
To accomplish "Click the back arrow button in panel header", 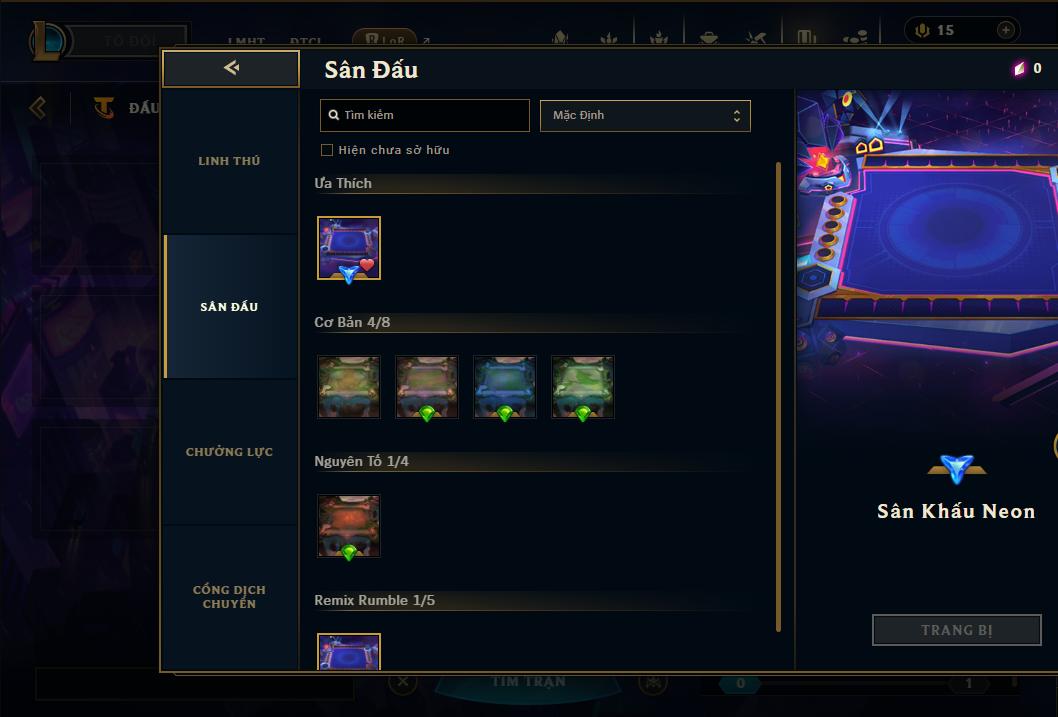I will click(231, 68).
